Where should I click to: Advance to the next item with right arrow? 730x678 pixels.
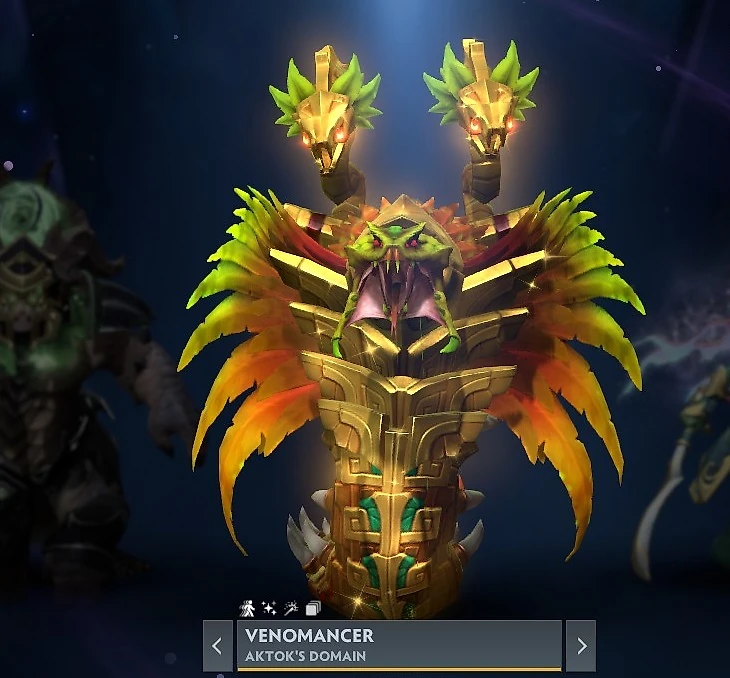(580, 645)
